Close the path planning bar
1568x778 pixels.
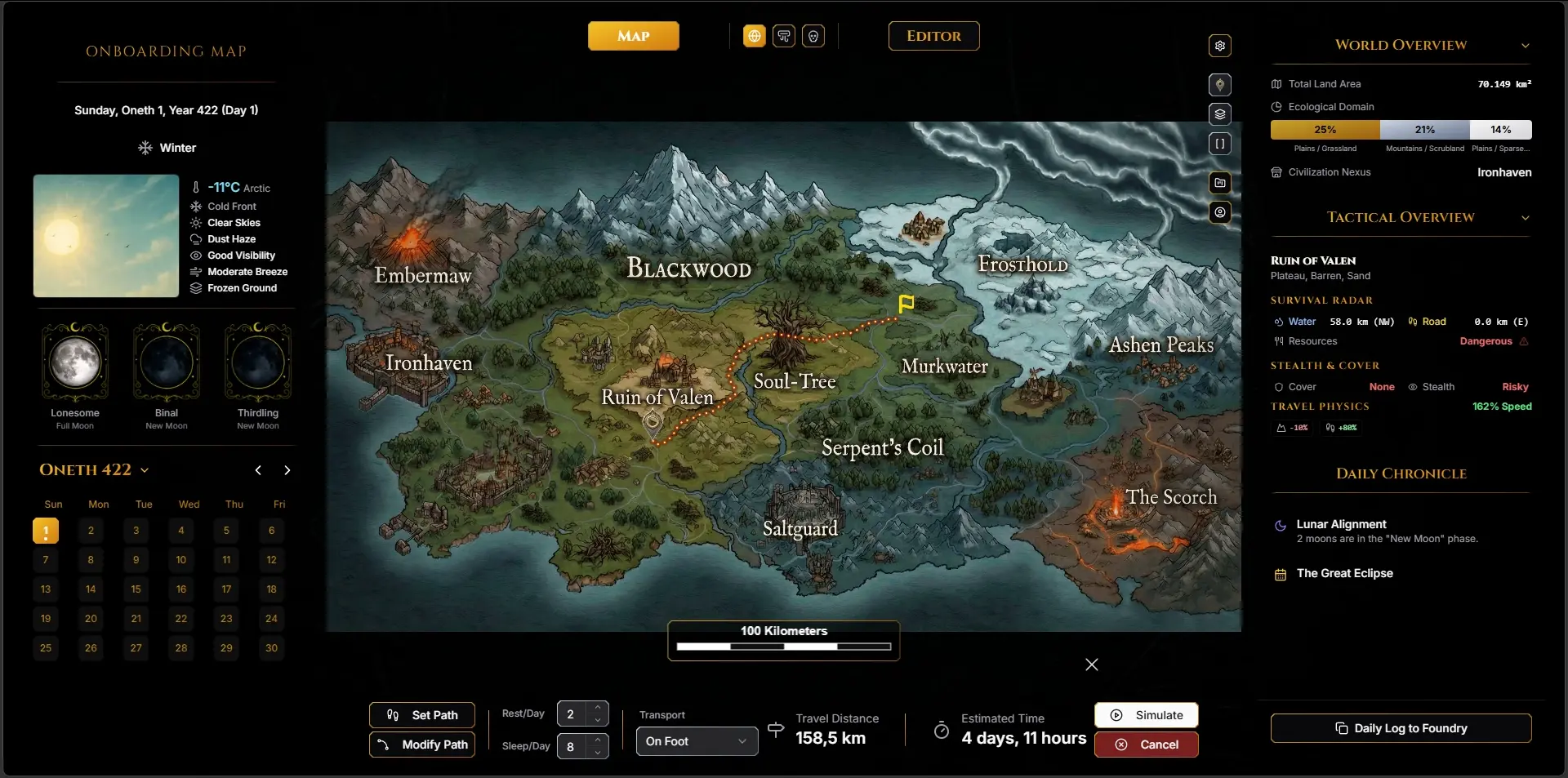tap(1092, 665)
